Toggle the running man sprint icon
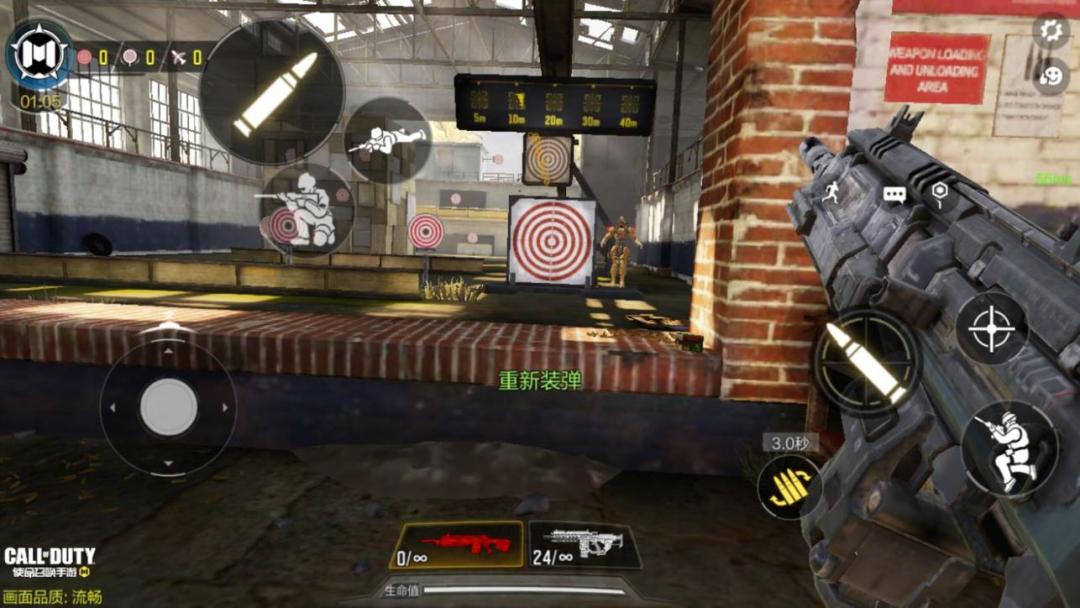 point(831,193)
